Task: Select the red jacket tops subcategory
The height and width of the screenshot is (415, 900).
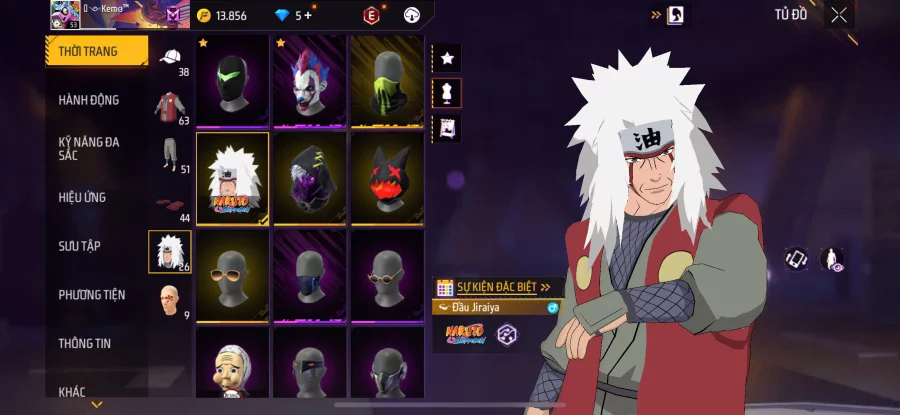Action: [170, 106]
